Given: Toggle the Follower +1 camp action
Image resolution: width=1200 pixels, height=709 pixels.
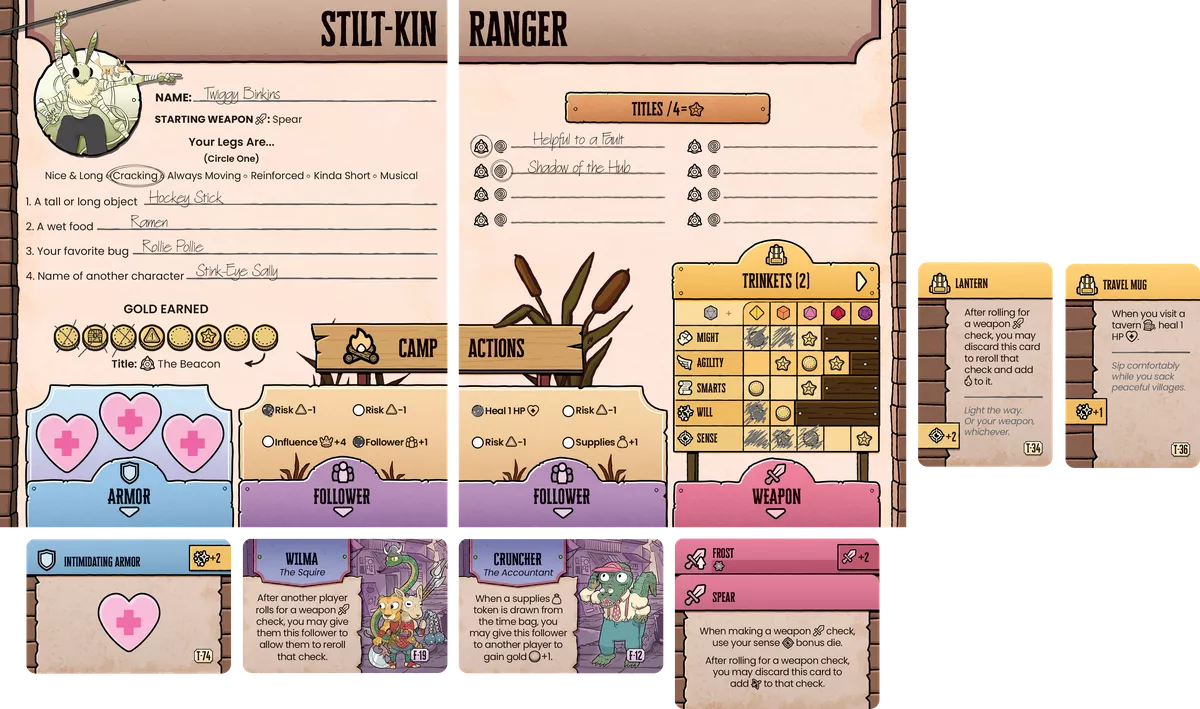Looking at the screenshot, I should click(x=358, y=442).
